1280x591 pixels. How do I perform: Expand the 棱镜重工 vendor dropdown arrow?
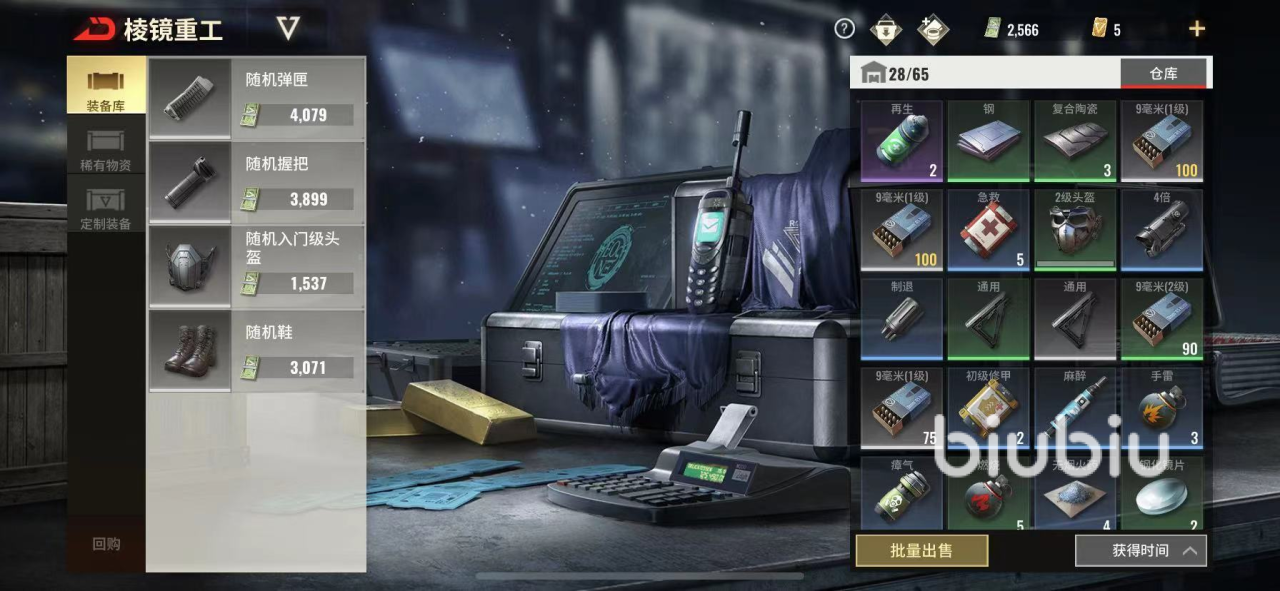[x=288, y=28]
